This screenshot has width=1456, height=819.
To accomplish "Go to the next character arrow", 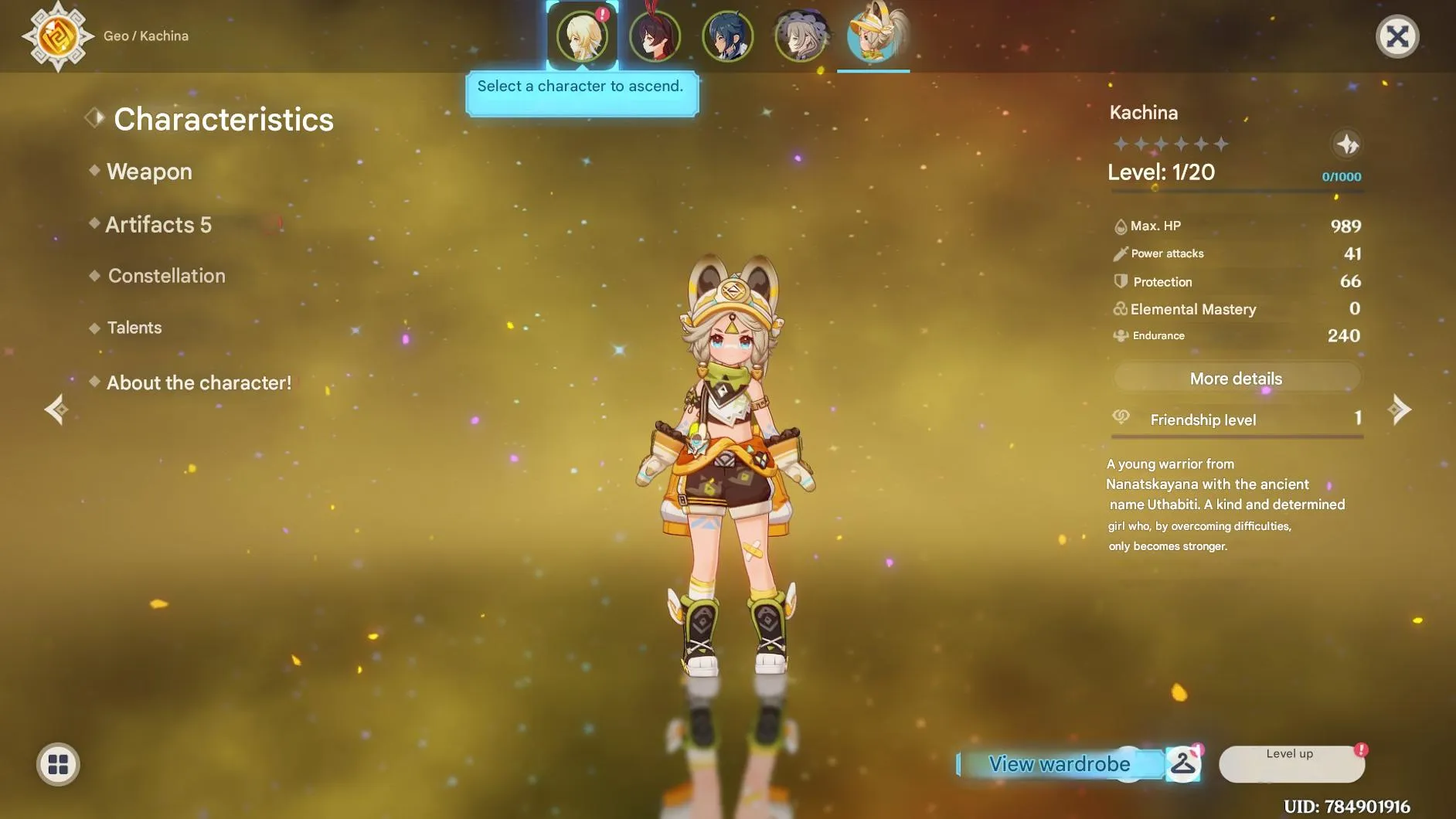I will (1400, 409).
